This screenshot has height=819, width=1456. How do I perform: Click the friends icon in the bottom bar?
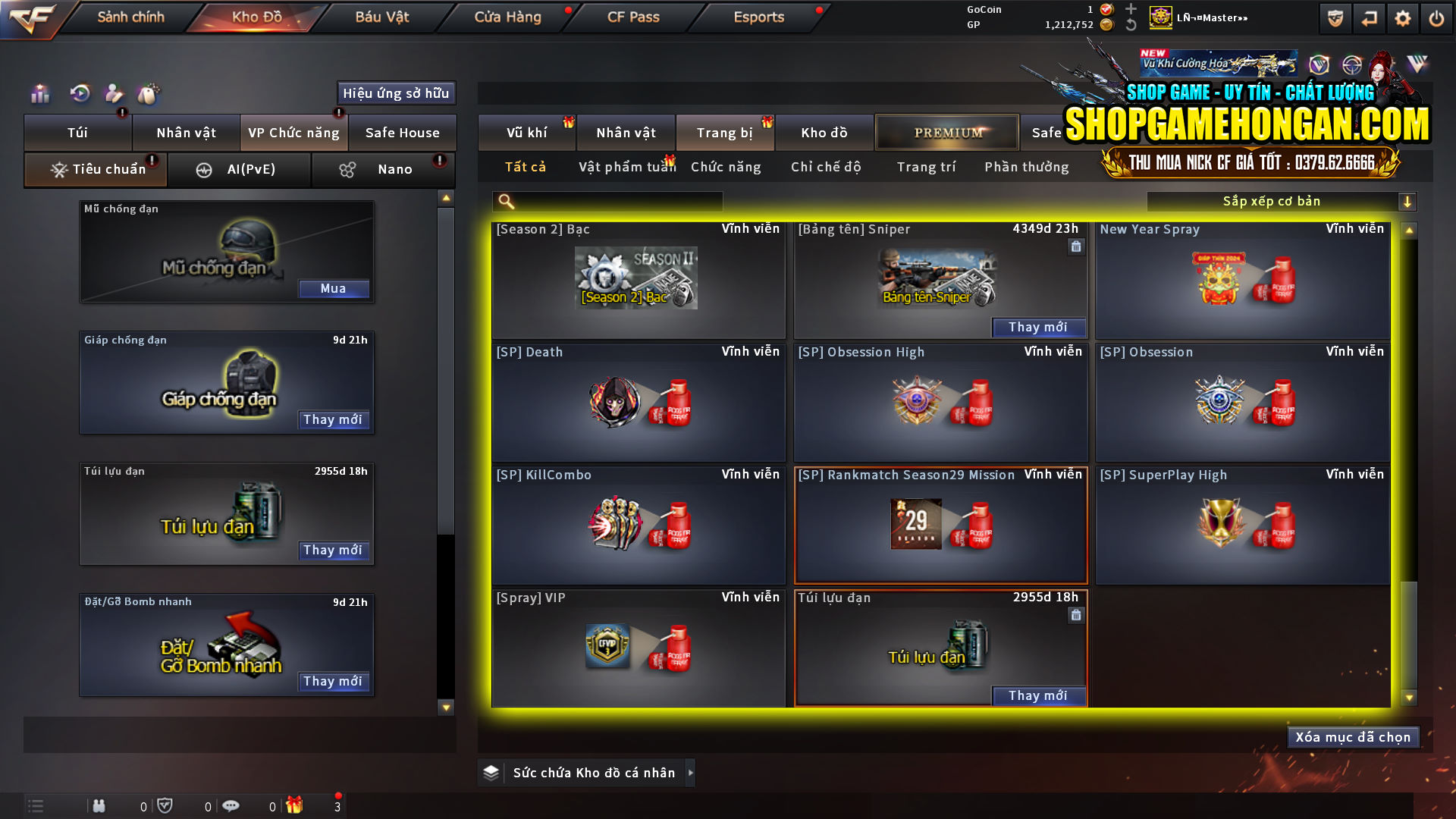pyautogui.click(x=99, y=805)
